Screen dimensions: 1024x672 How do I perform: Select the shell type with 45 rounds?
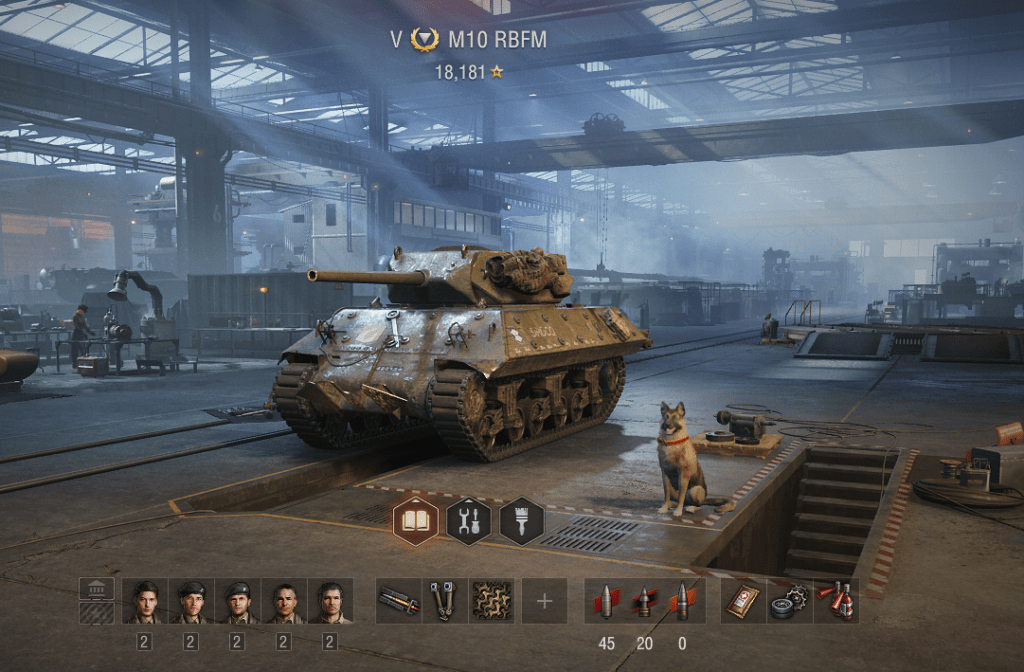(x=607, y=601)
